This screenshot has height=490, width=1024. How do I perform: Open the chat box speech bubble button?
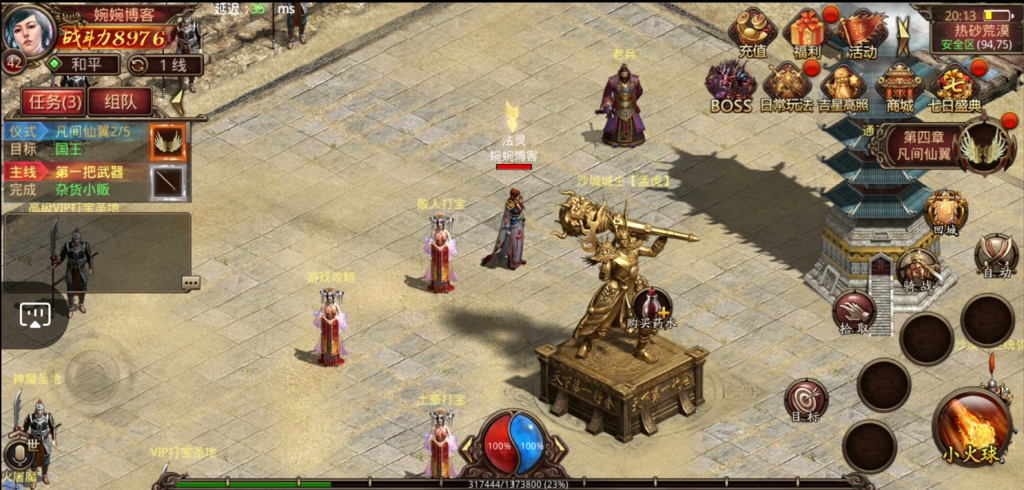tap(190, 283)
